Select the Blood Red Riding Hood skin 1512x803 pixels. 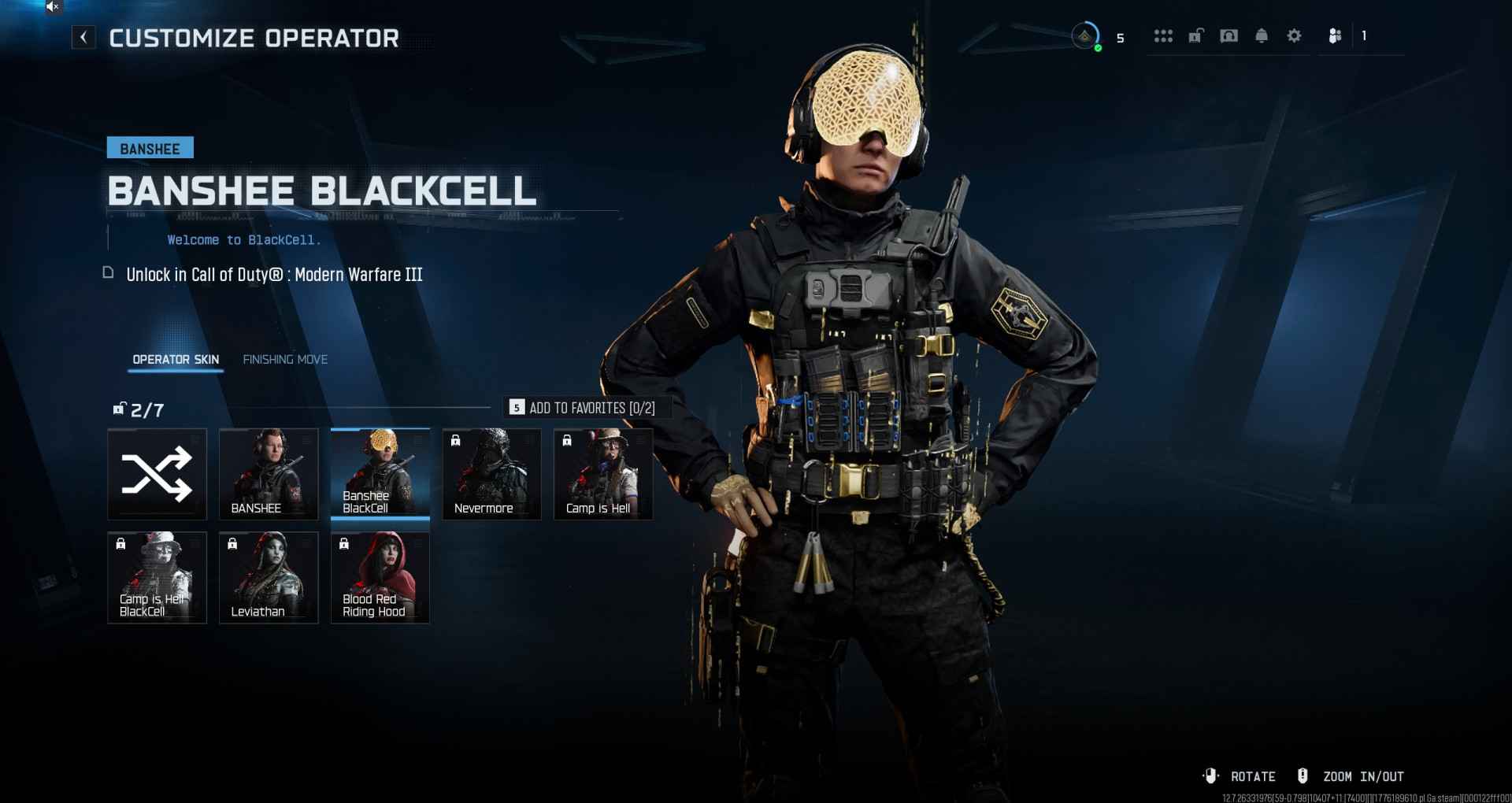point(380,577)
